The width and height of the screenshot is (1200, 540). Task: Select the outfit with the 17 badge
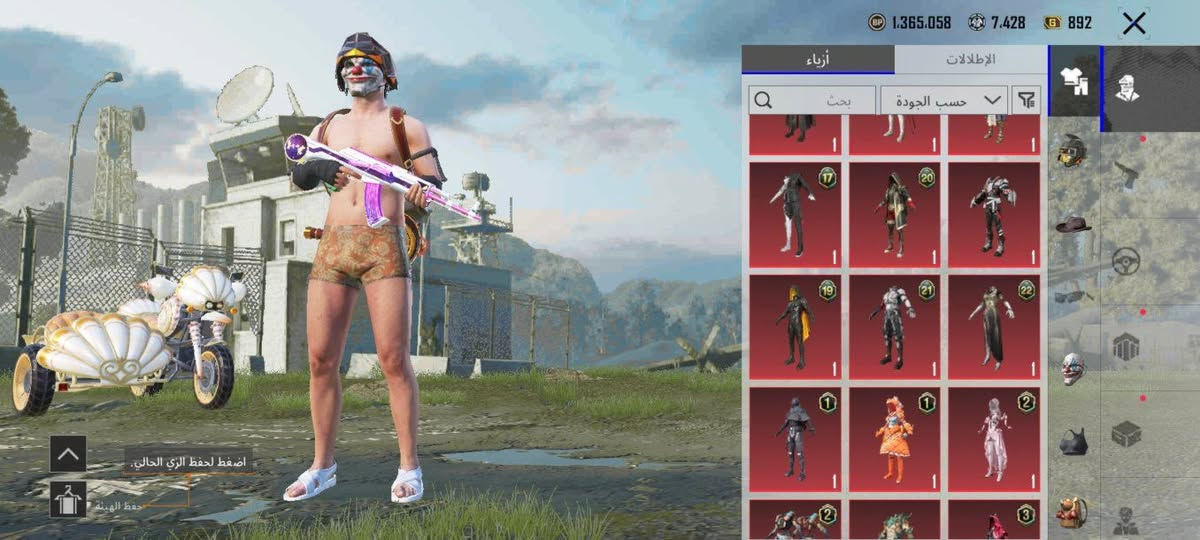point(795,215)
